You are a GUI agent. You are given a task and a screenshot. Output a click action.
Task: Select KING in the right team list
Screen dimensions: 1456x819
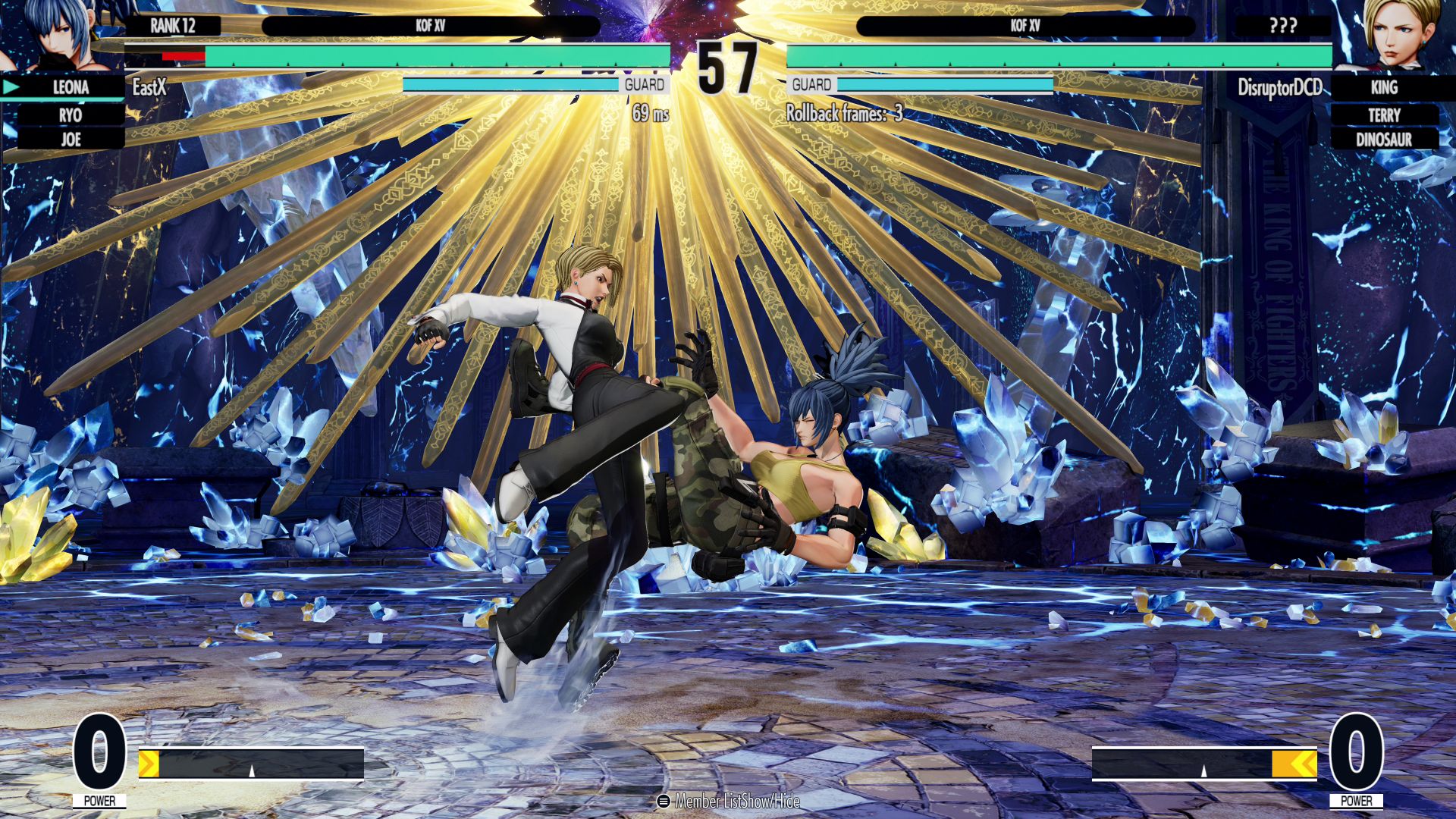point(1384,87)
